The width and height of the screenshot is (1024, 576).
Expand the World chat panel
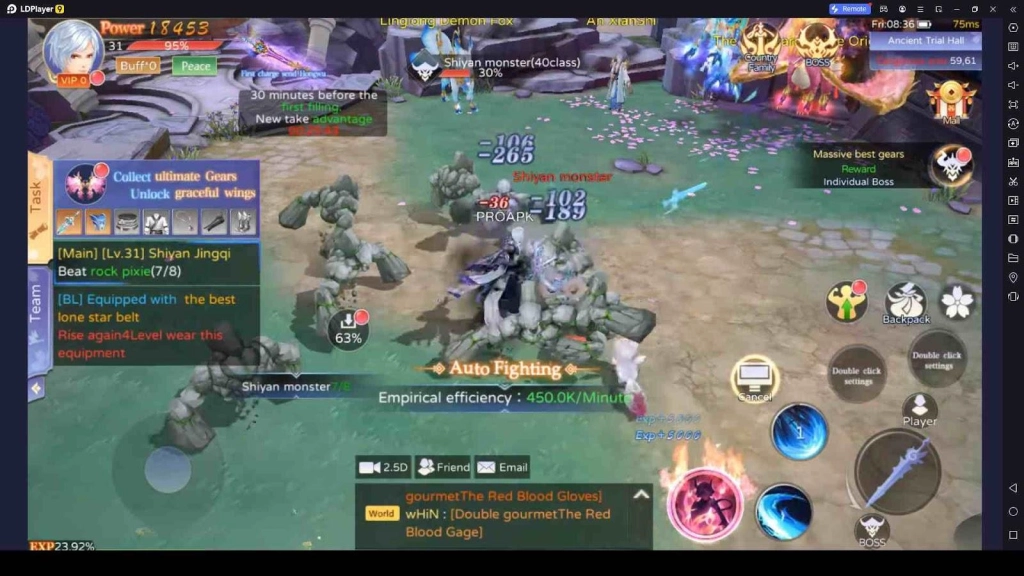click(641, 494)
